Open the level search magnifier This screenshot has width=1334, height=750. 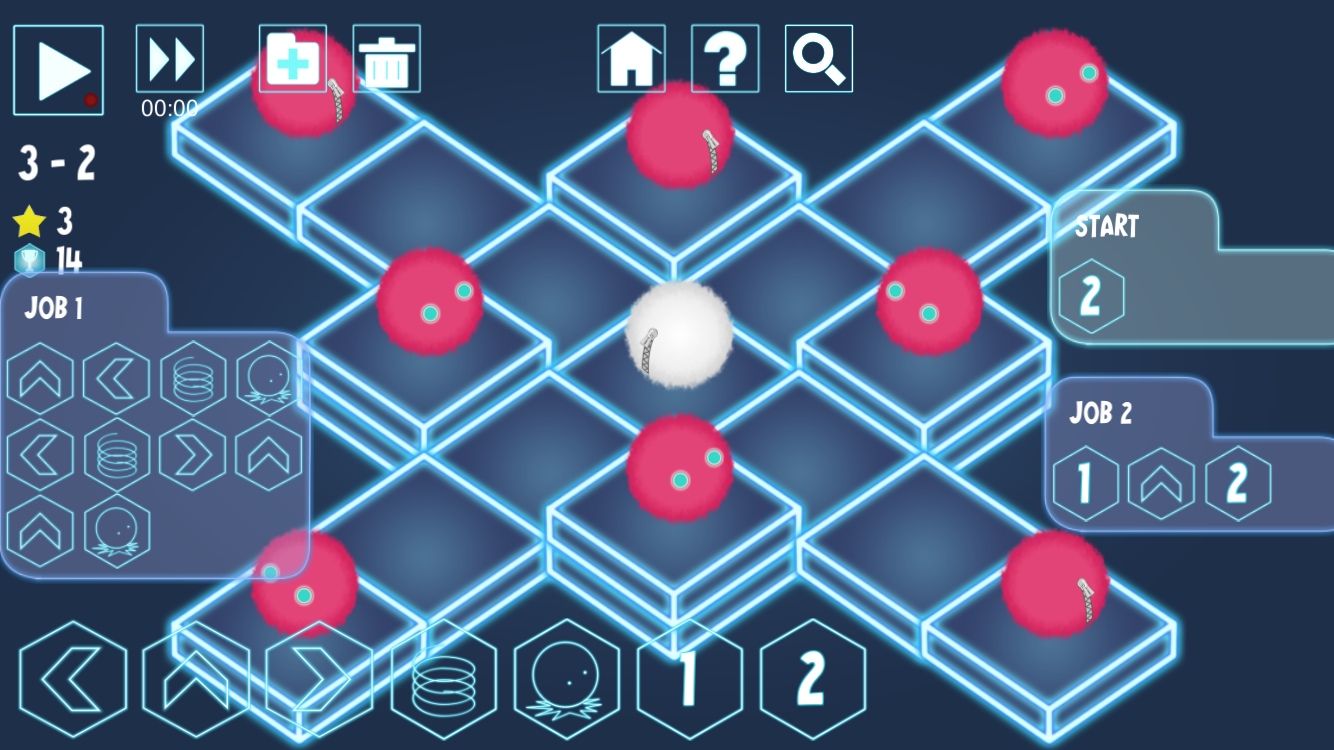pos(818,58)
